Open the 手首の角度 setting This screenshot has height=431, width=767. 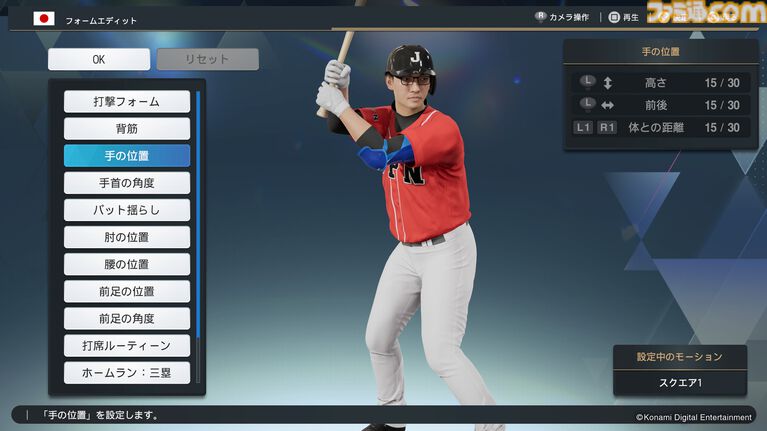coord(127,182)
